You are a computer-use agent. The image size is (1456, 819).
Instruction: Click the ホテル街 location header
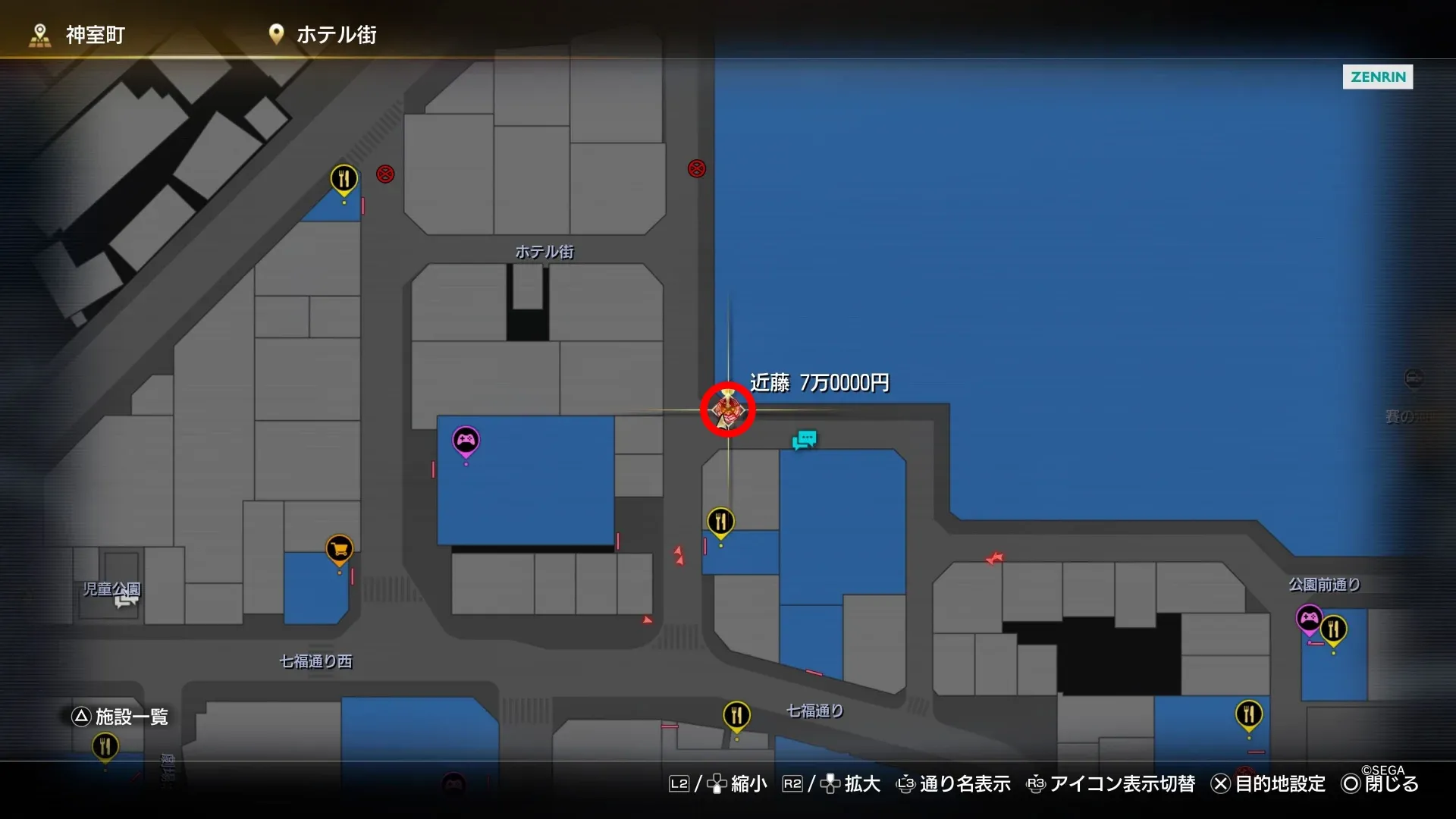(x=337, y=34)
